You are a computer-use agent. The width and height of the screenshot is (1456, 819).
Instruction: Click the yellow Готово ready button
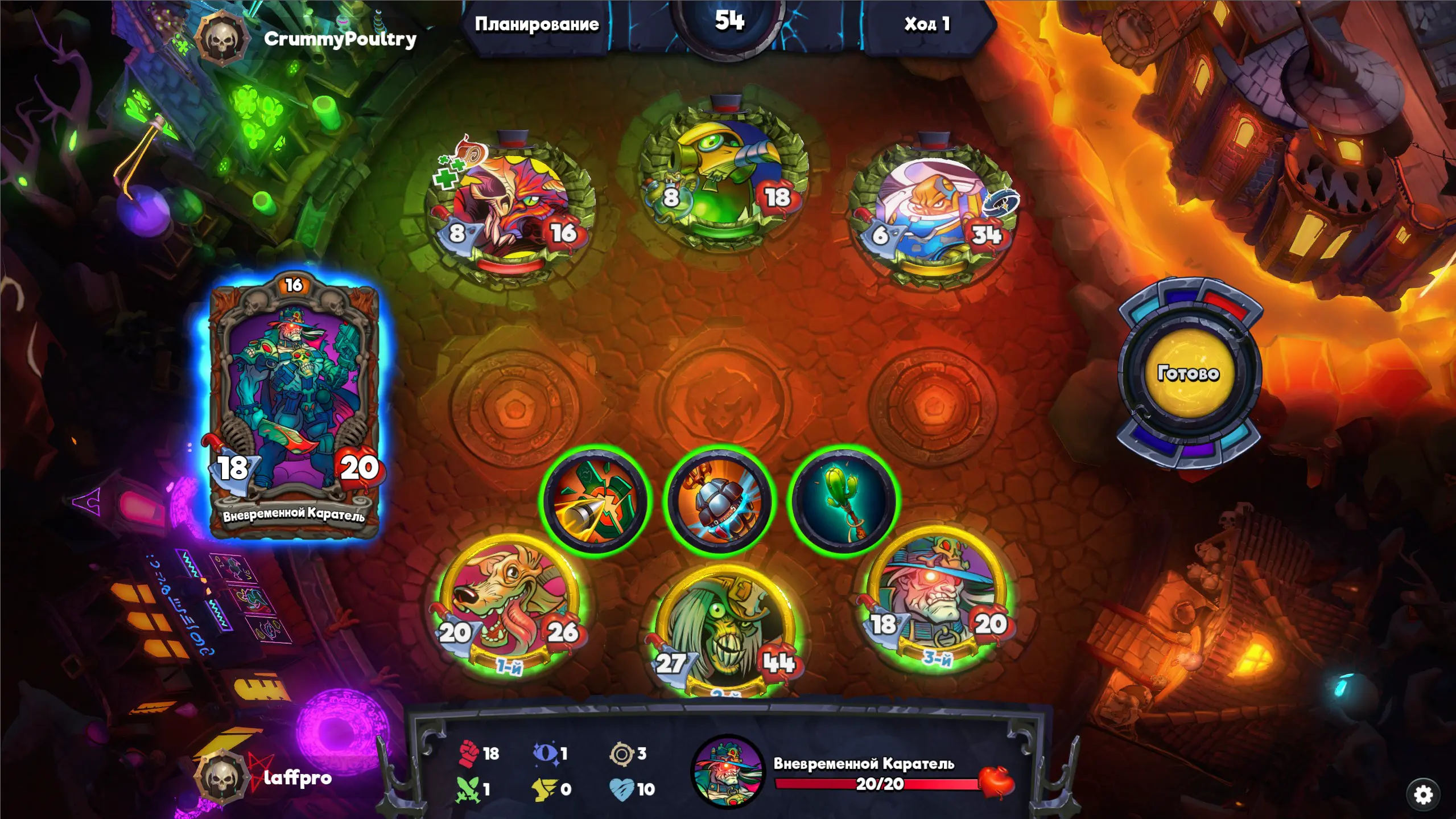1188,373
